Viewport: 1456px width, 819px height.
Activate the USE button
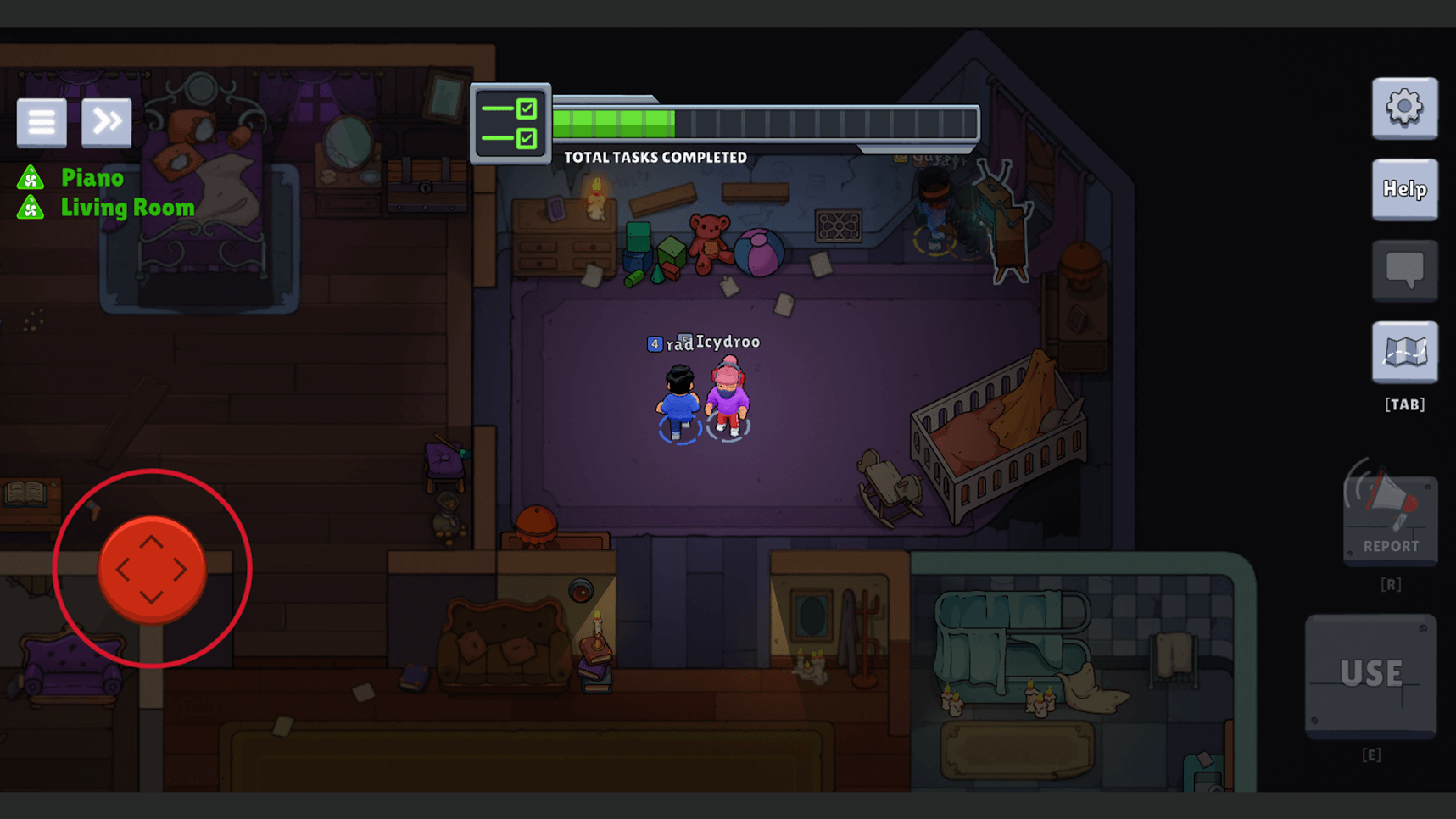point(1370,674)
